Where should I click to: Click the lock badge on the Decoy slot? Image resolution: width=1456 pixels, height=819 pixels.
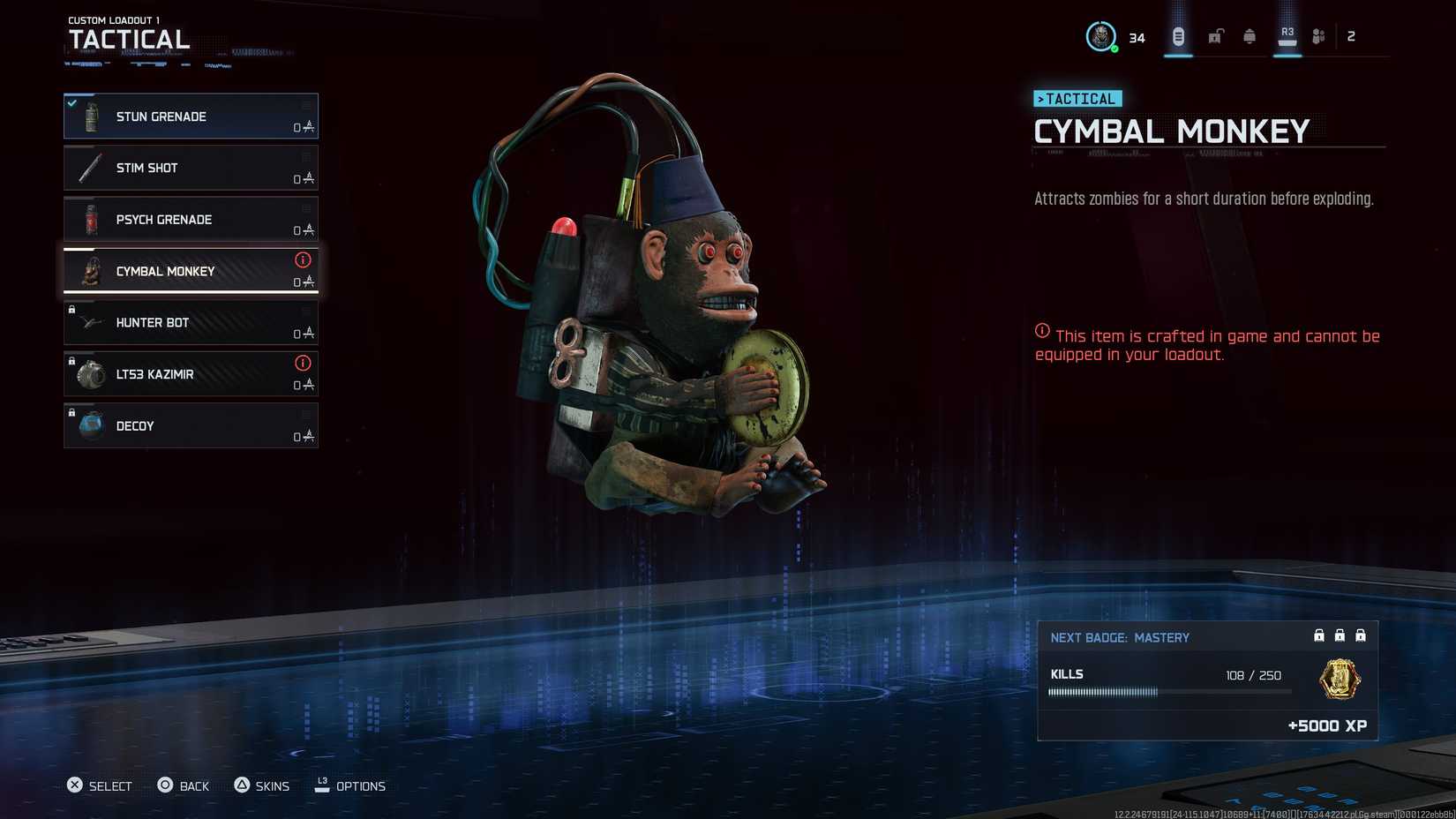click(x=71, y=412)
